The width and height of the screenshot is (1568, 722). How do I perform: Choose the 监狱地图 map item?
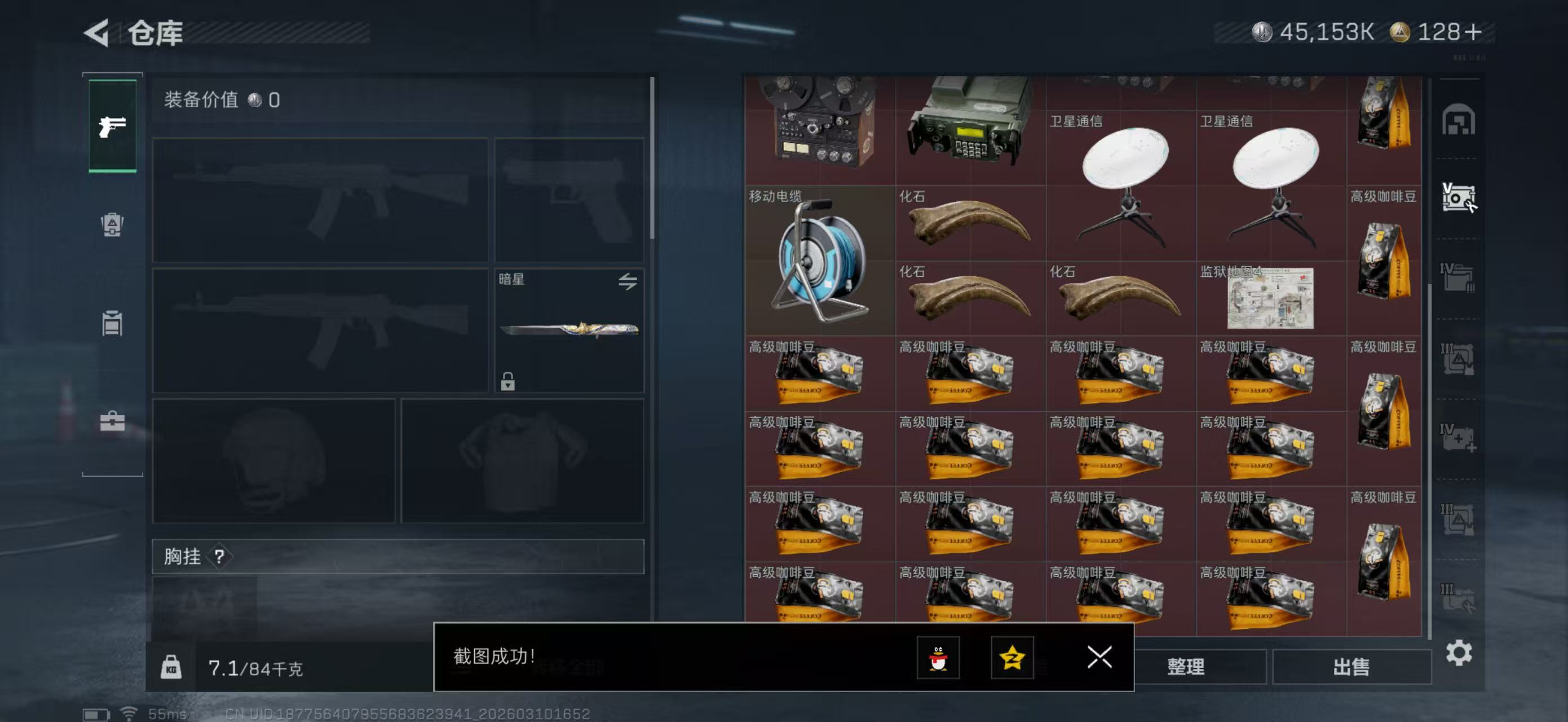[1270, 298]
